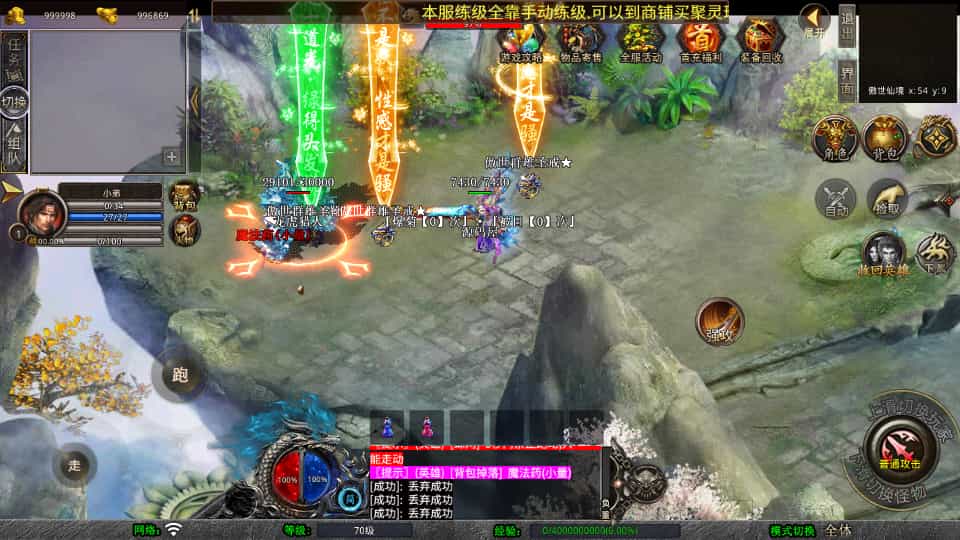
Task: Open the 首充福利 first-recharge bonus icon
Action: [699, 41]
